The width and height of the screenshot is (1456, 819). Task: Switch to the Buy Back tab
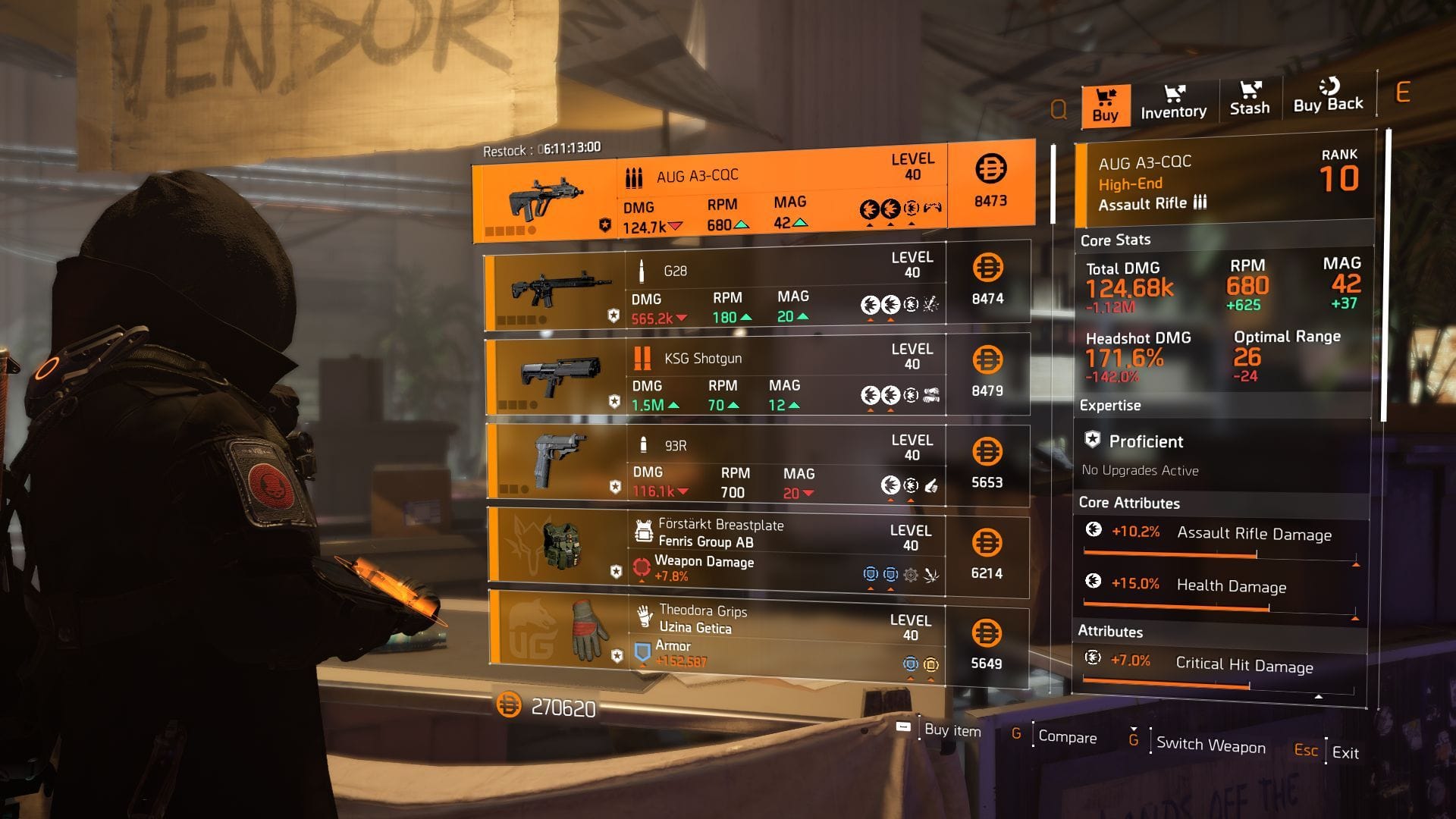tap(1329, 97)
